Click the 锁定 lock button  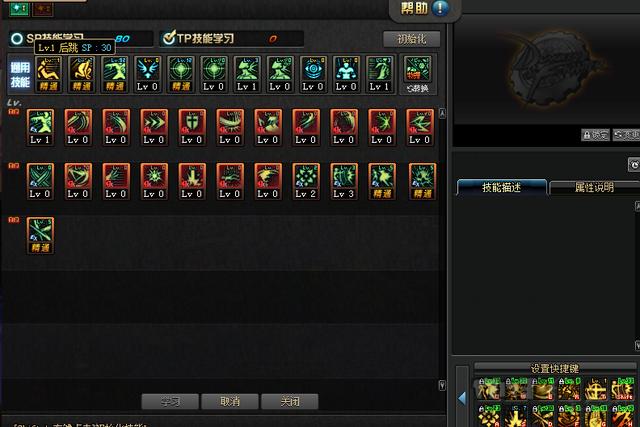click(595, 134)
